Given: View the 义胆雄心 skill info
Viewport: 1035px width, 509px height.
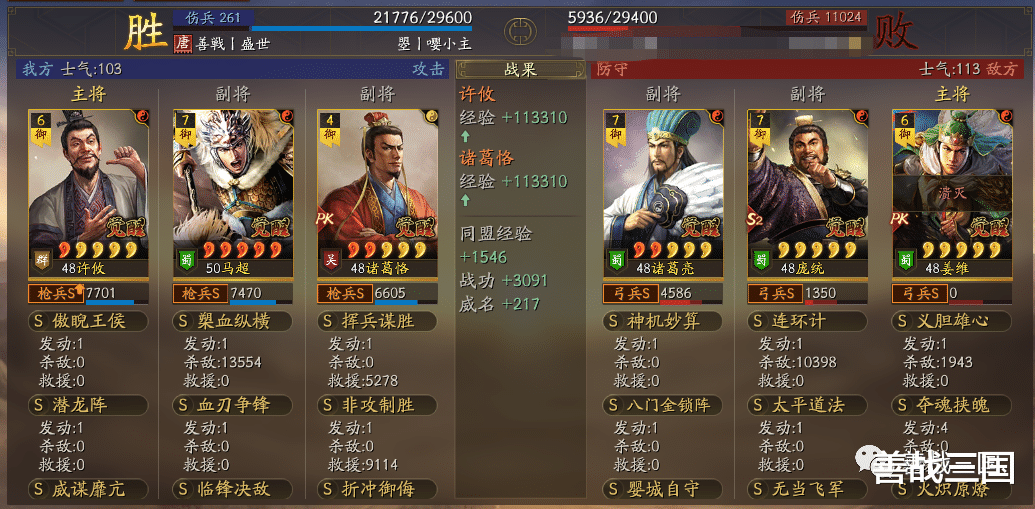Looking at the screenshot, I should click(951, 322).
